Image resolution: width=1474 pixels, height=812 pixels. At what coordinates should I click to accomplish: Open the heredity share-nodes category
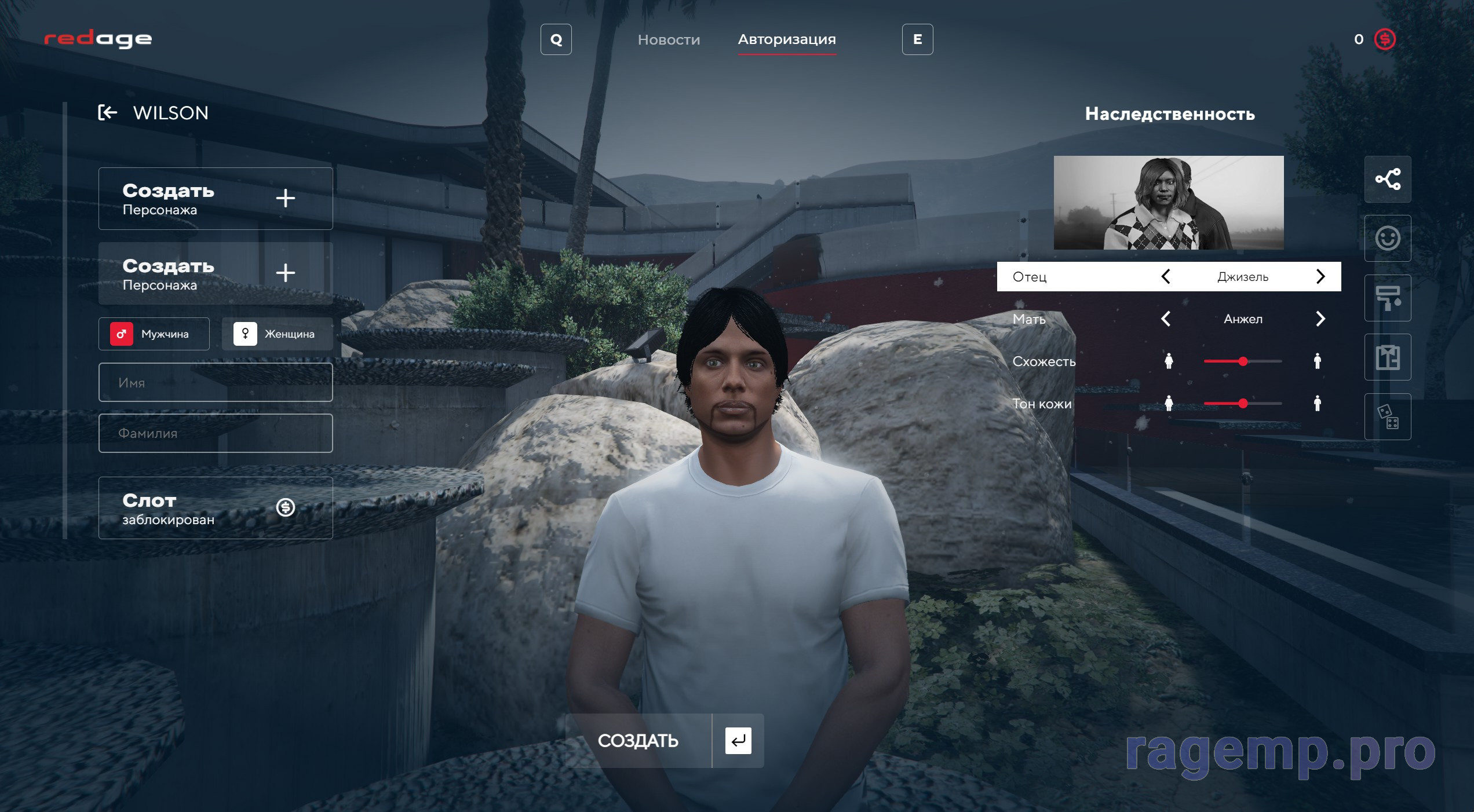1388,179
